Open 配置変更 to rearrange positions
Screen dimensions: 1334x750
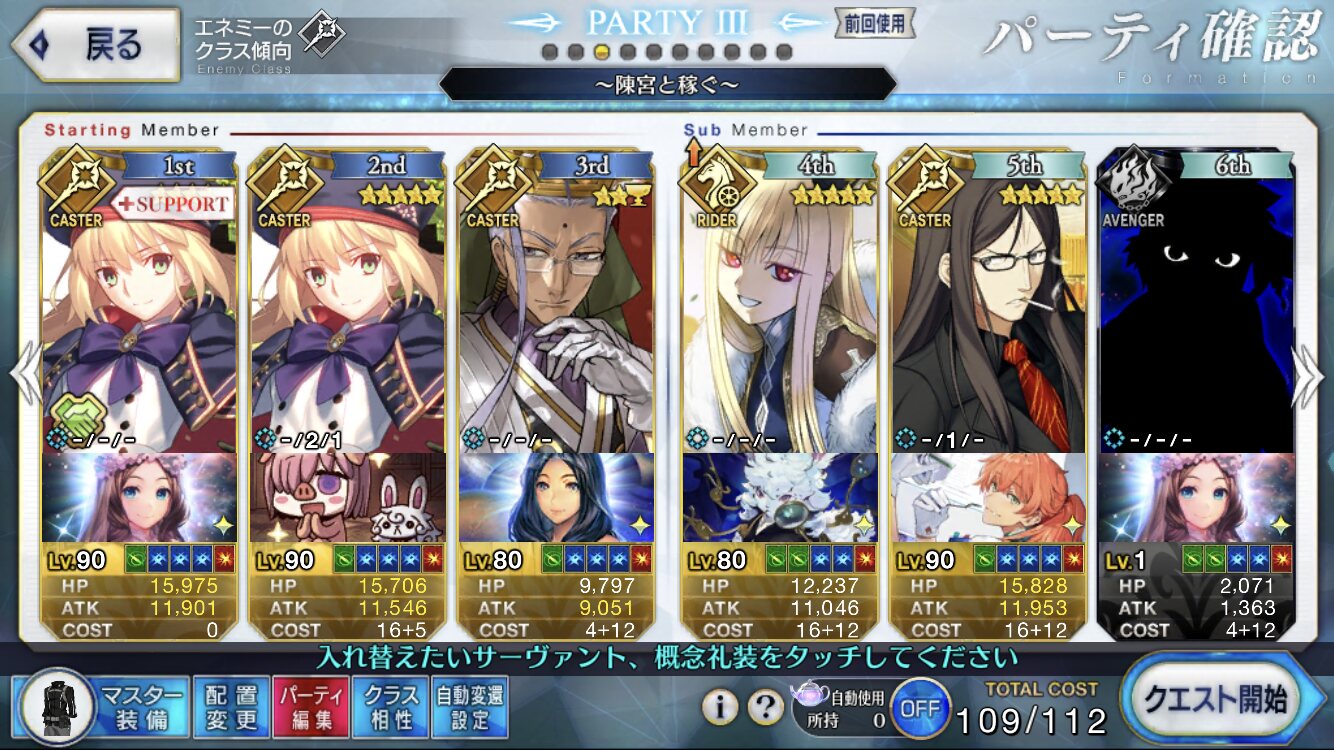point(231,706)
